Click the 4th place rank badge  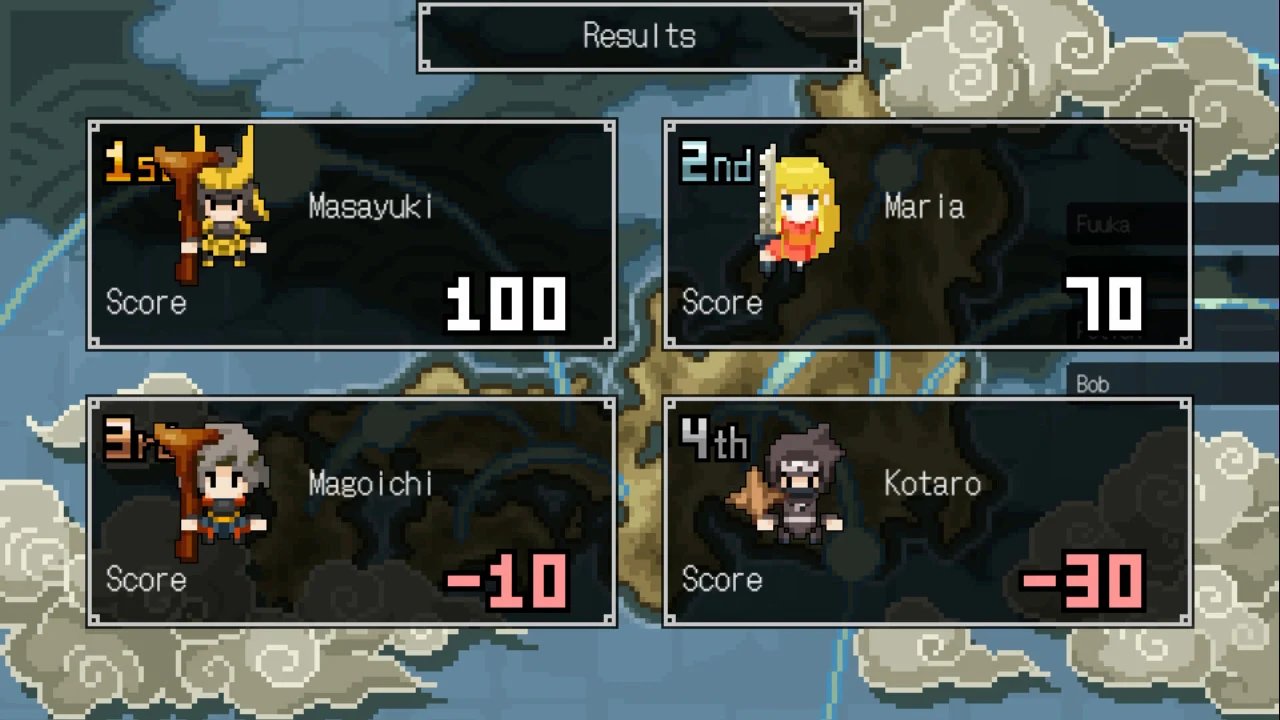coord(713,442)
